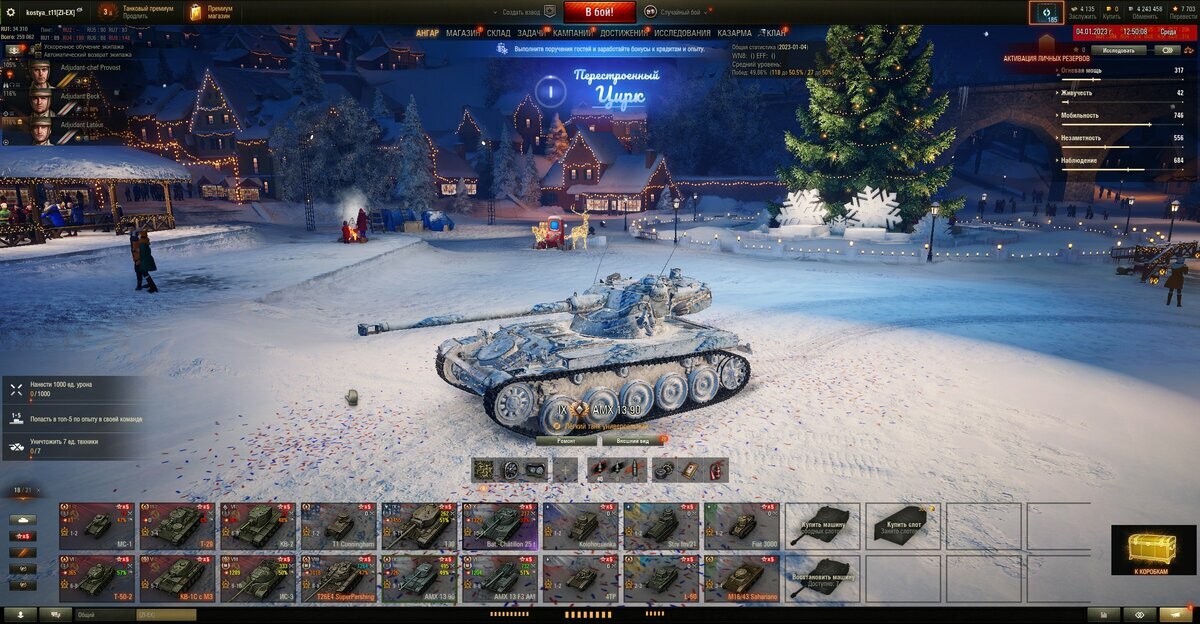The width and height of the screenshot is (1200, 624).
Task: Open the Исследования (Research) tab
Action: point(683,33)
